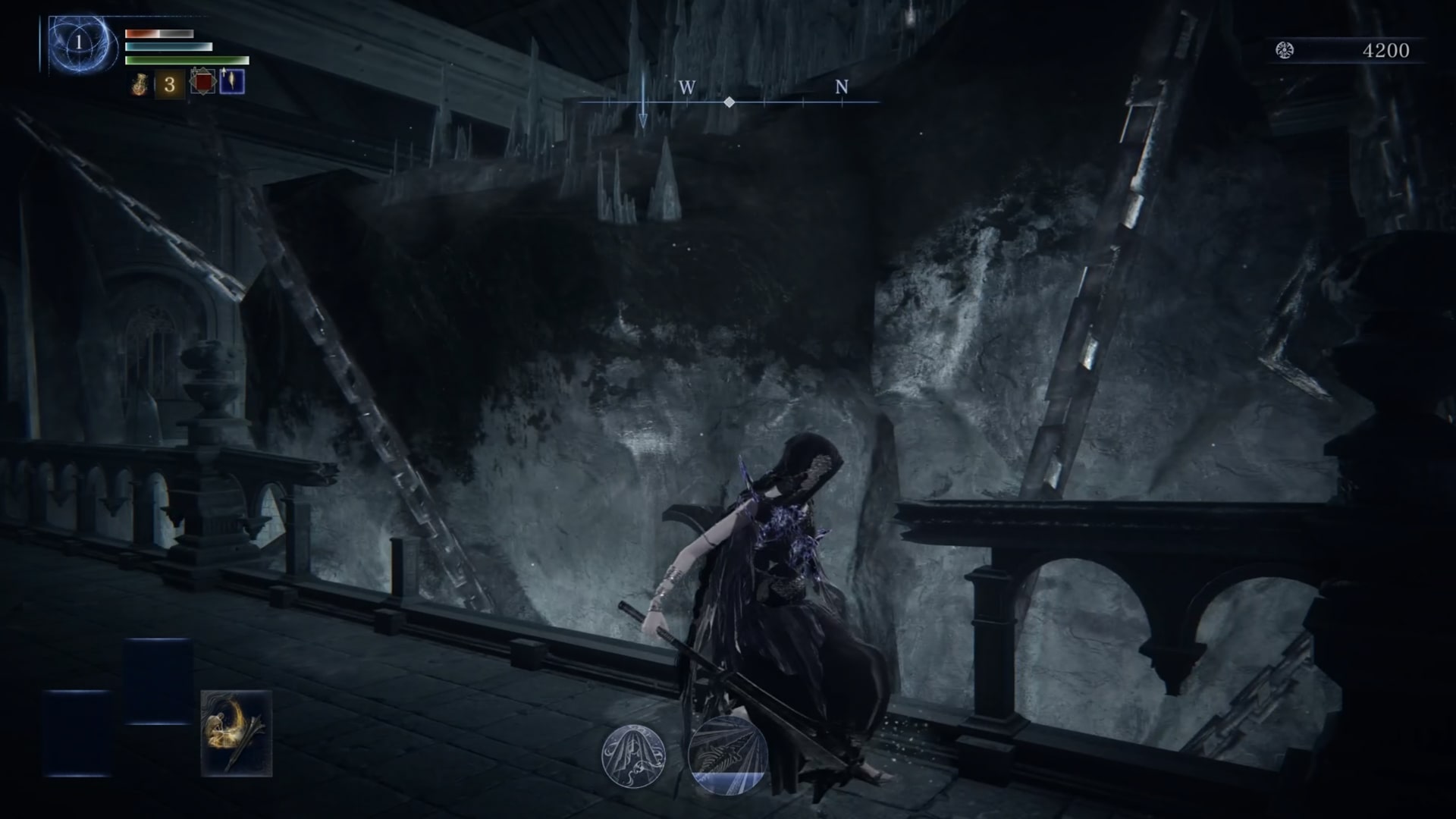Inspect the red square debuff icon
The width and height of the screenshot is (1456, 819).
(x=202, y=82)
